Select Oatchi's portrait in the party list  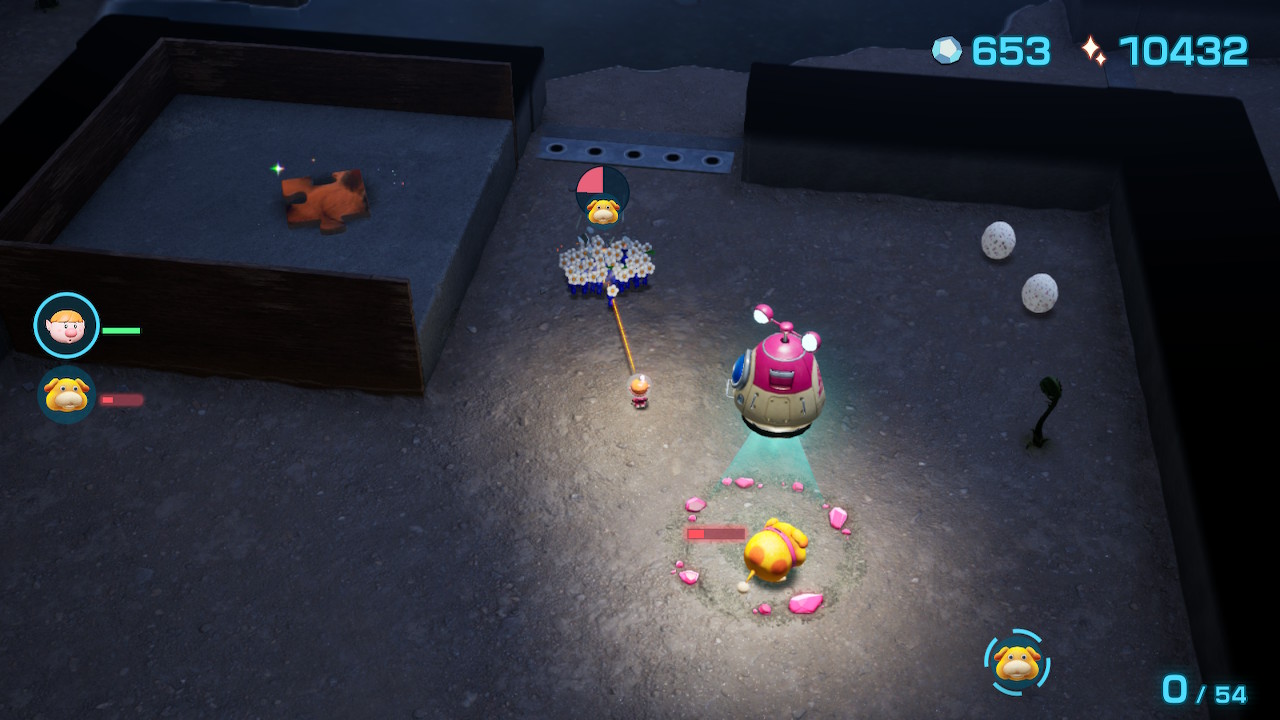click(66, 395)
